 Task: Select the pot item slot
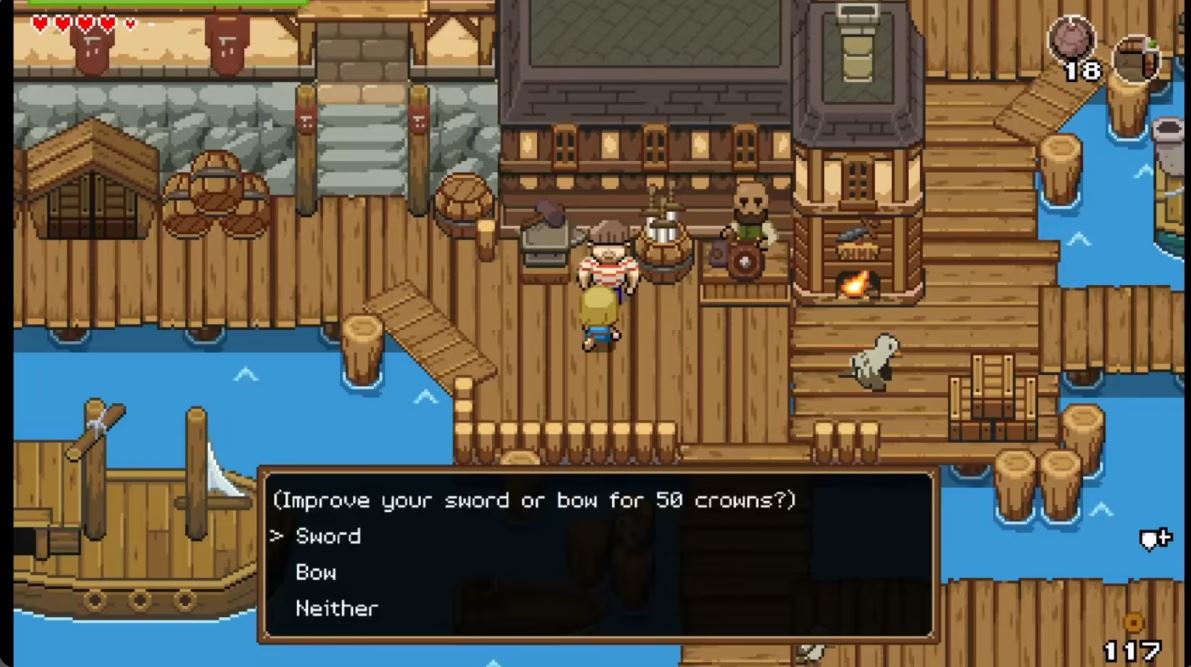tap(1136, 57)
